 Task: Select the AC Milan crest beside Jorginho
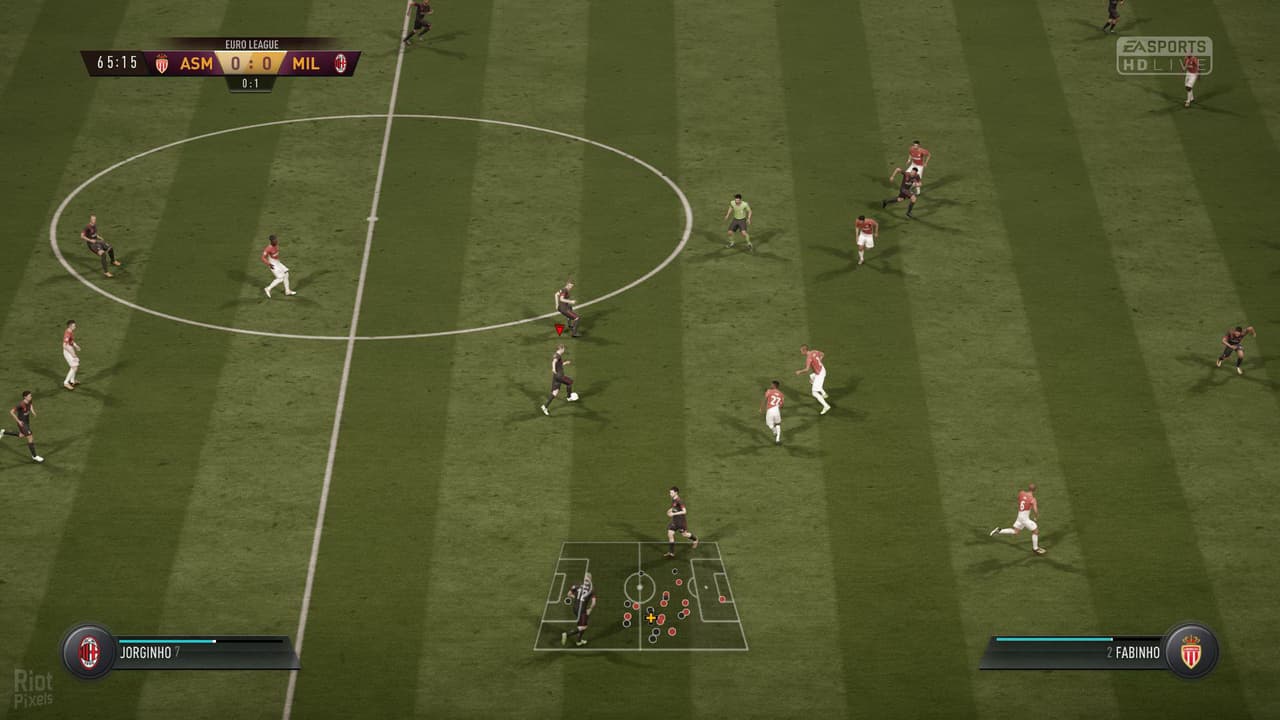[x=89, y=652]
